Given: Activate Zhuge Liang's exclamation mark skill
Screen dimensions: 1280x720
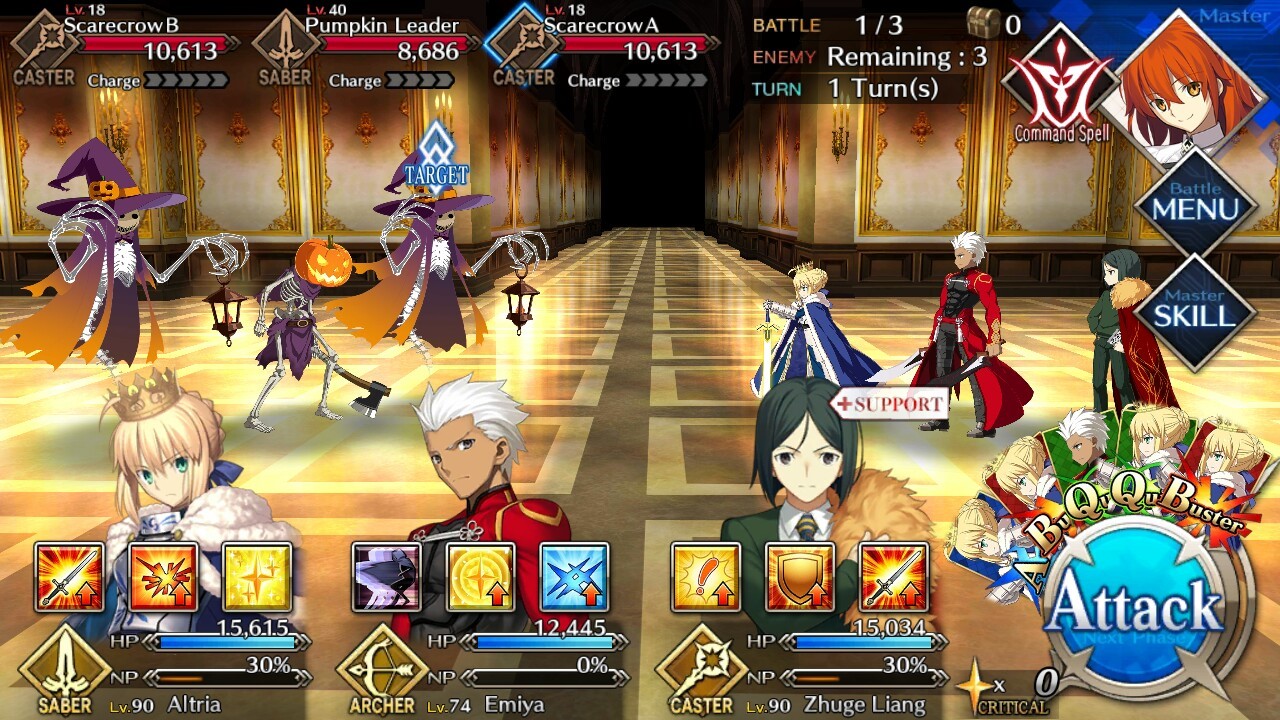Looking at the screenshot, I should (706, 577).
